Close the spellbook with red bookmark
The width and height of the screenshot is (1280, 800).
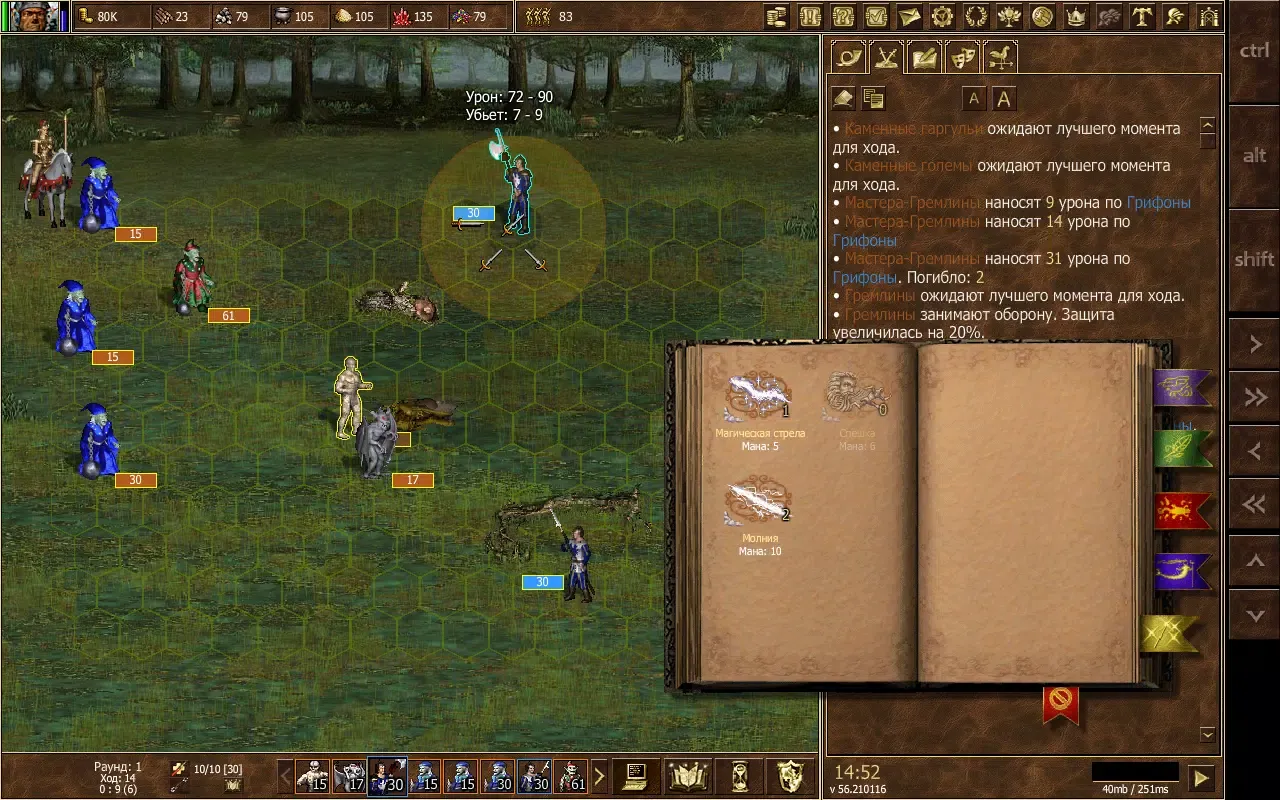click(1060, 704)
